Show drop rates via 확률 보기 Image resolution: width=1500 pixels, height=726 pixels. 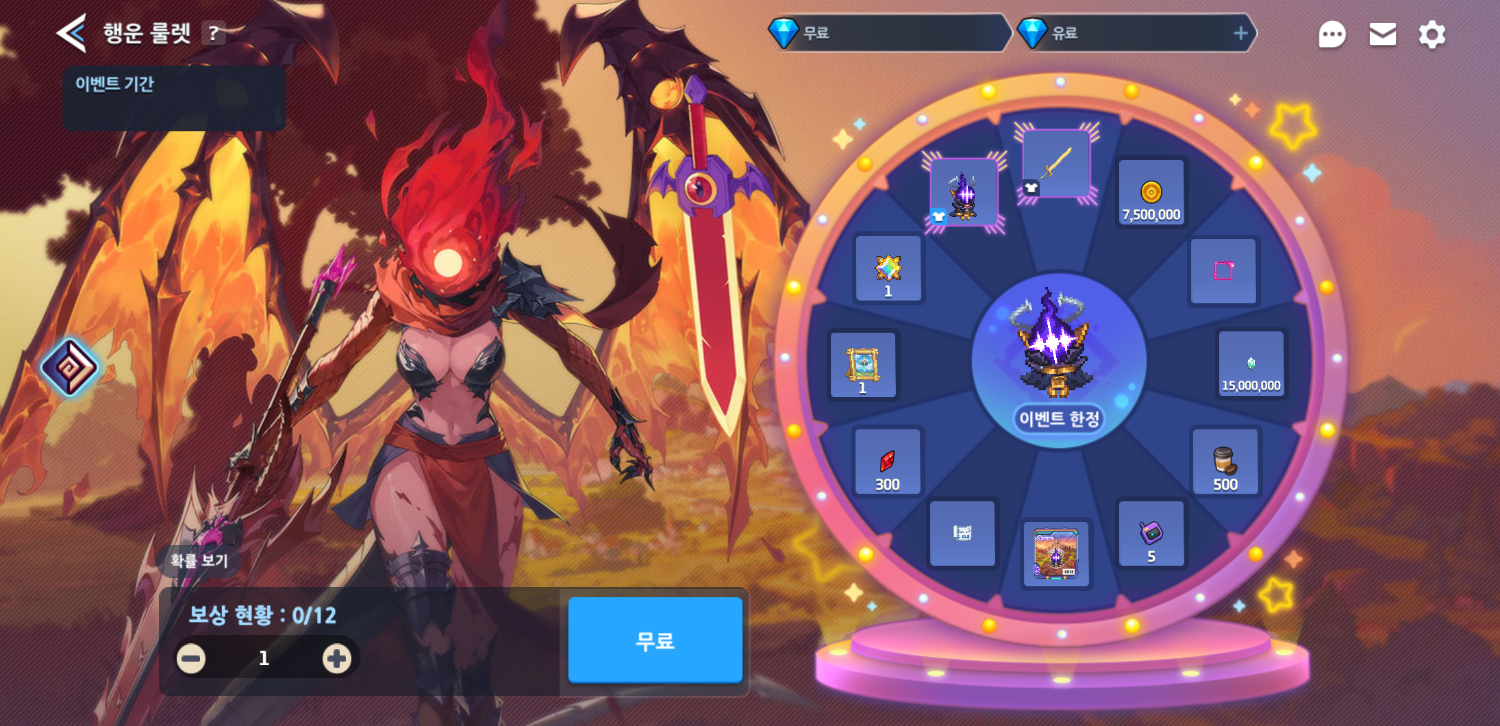[199, 560]
